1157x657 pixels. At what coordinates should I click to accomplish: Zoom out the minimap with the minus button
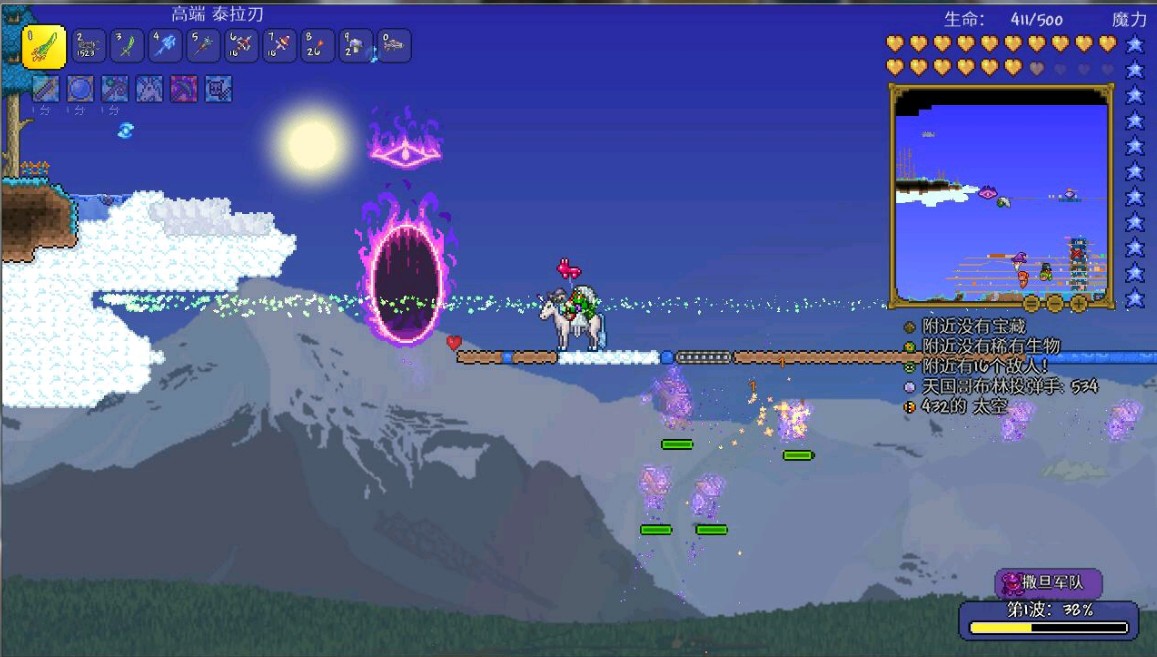click(x=1055, y=302)
